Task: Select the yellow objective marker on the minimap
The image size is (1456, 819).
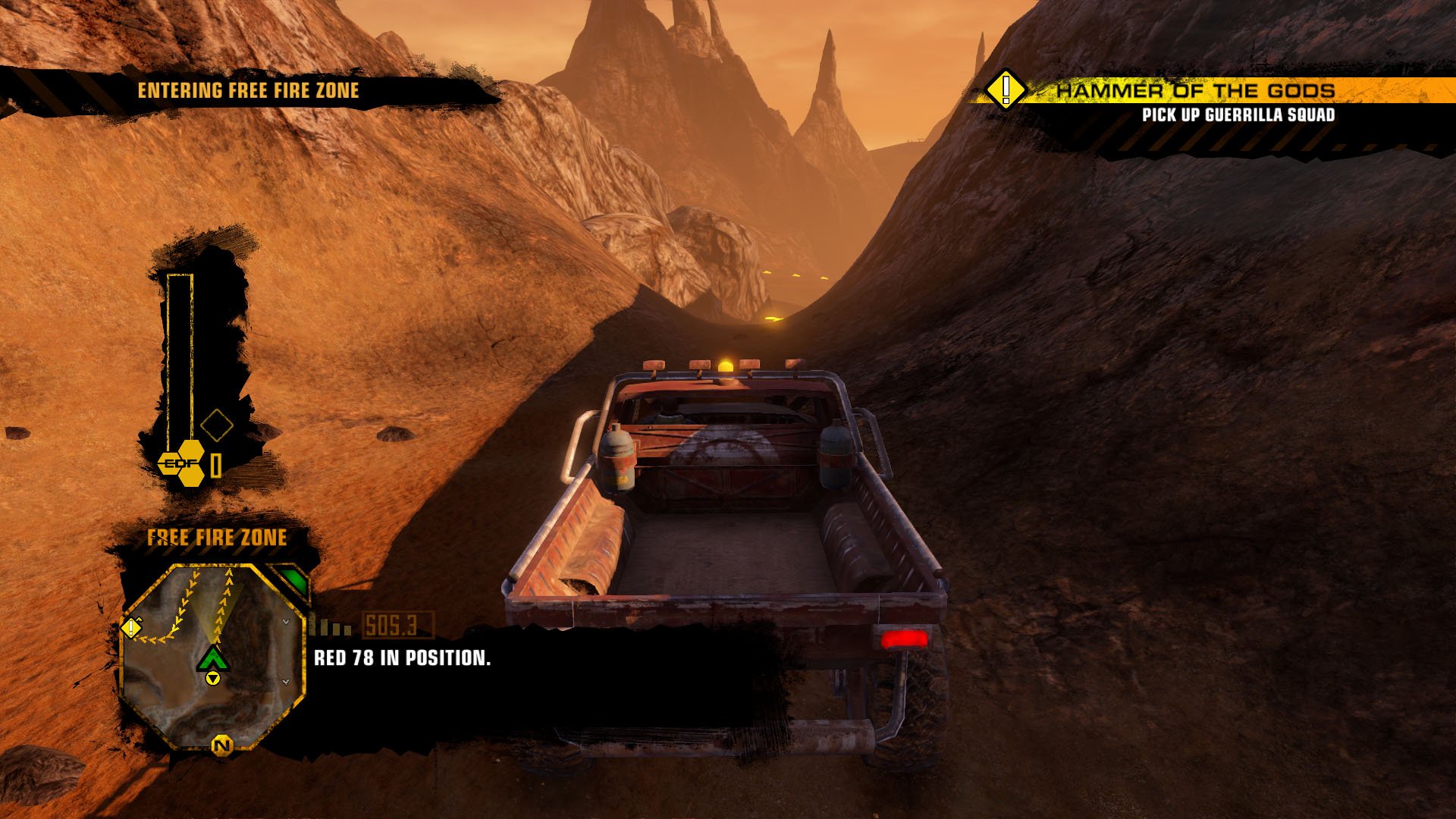Action: pyautogui.click(x=132, y=628)
